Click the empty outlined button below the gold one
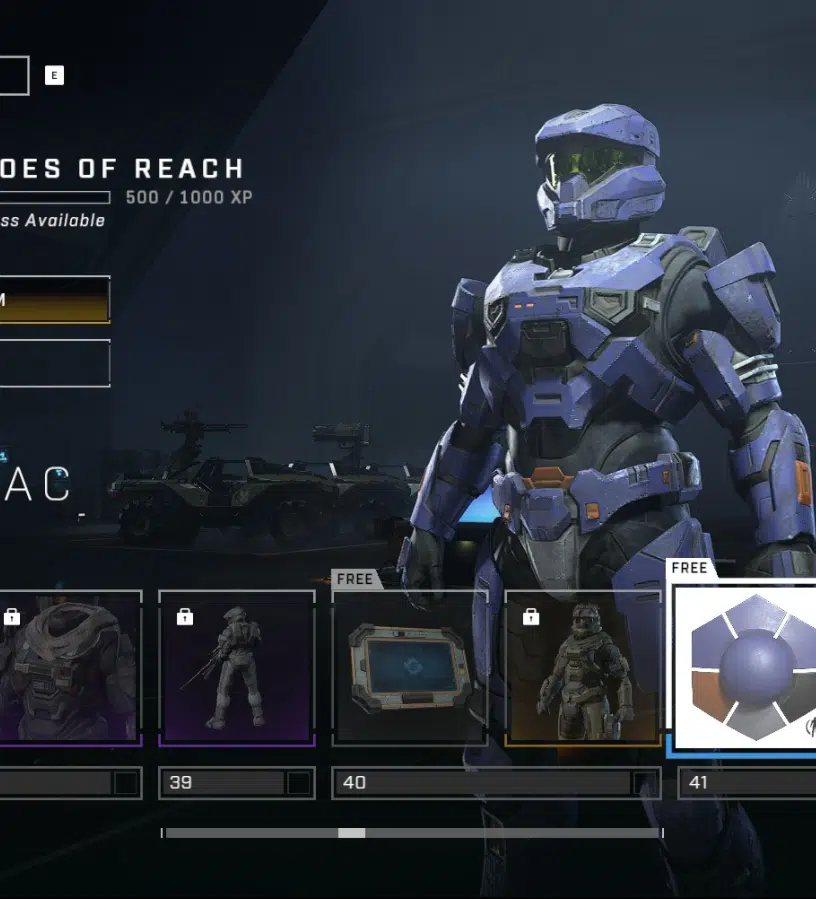Screen dimensions: 816x899 (x=54, y=363)
